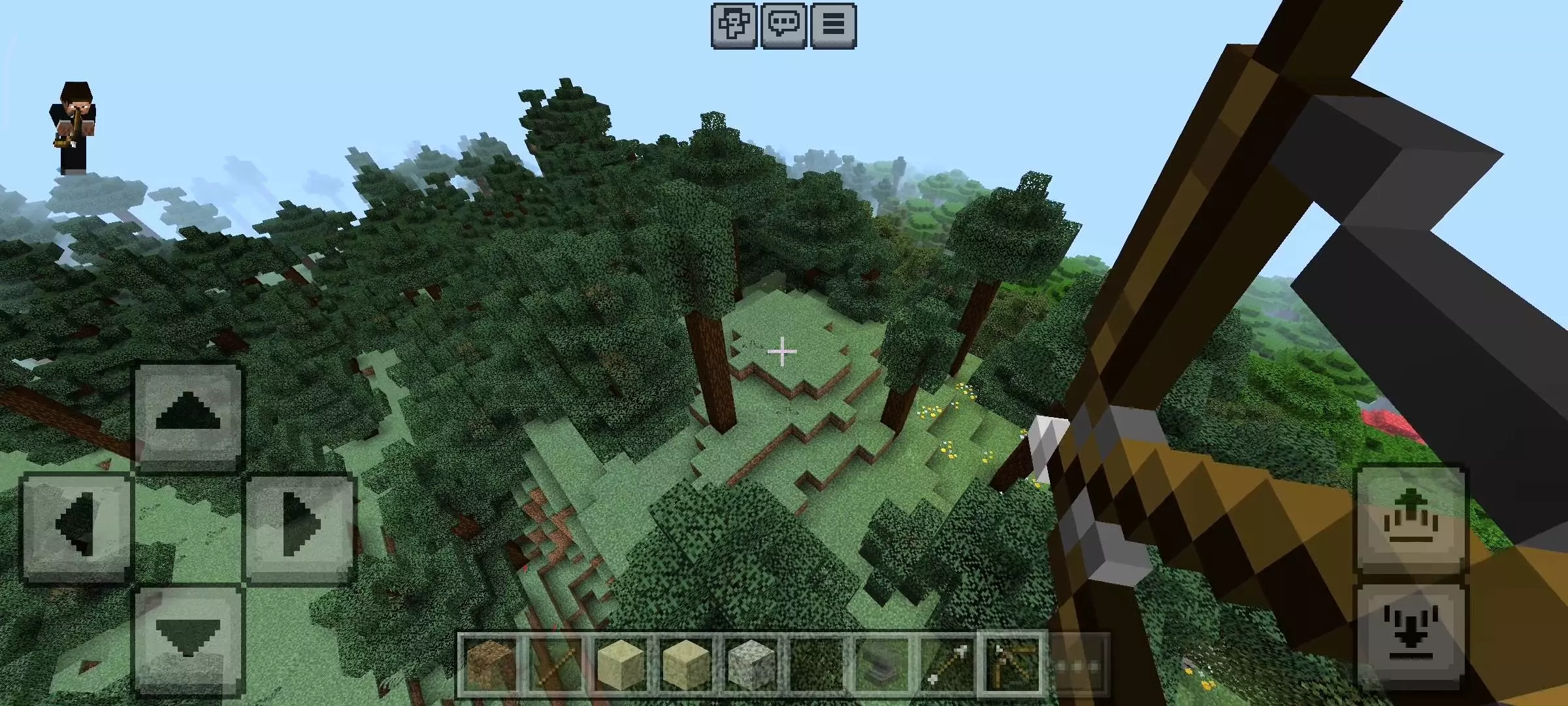The image size is (1568, 706).
Task: Open the inventory with the three-dot button
Action: [1078, 665]
